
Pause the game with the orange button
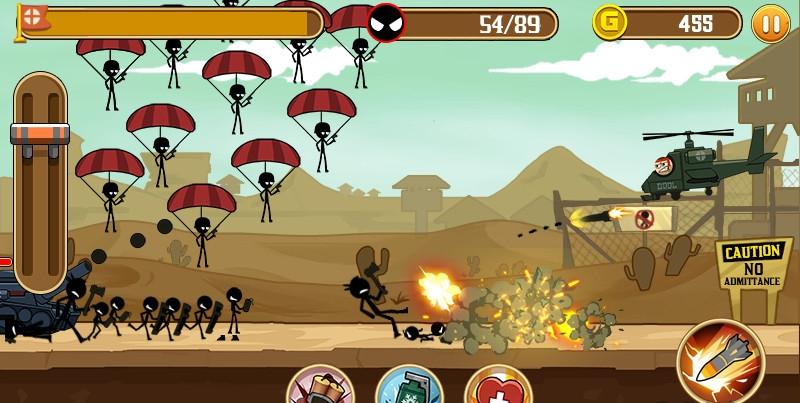click(770, 22)
